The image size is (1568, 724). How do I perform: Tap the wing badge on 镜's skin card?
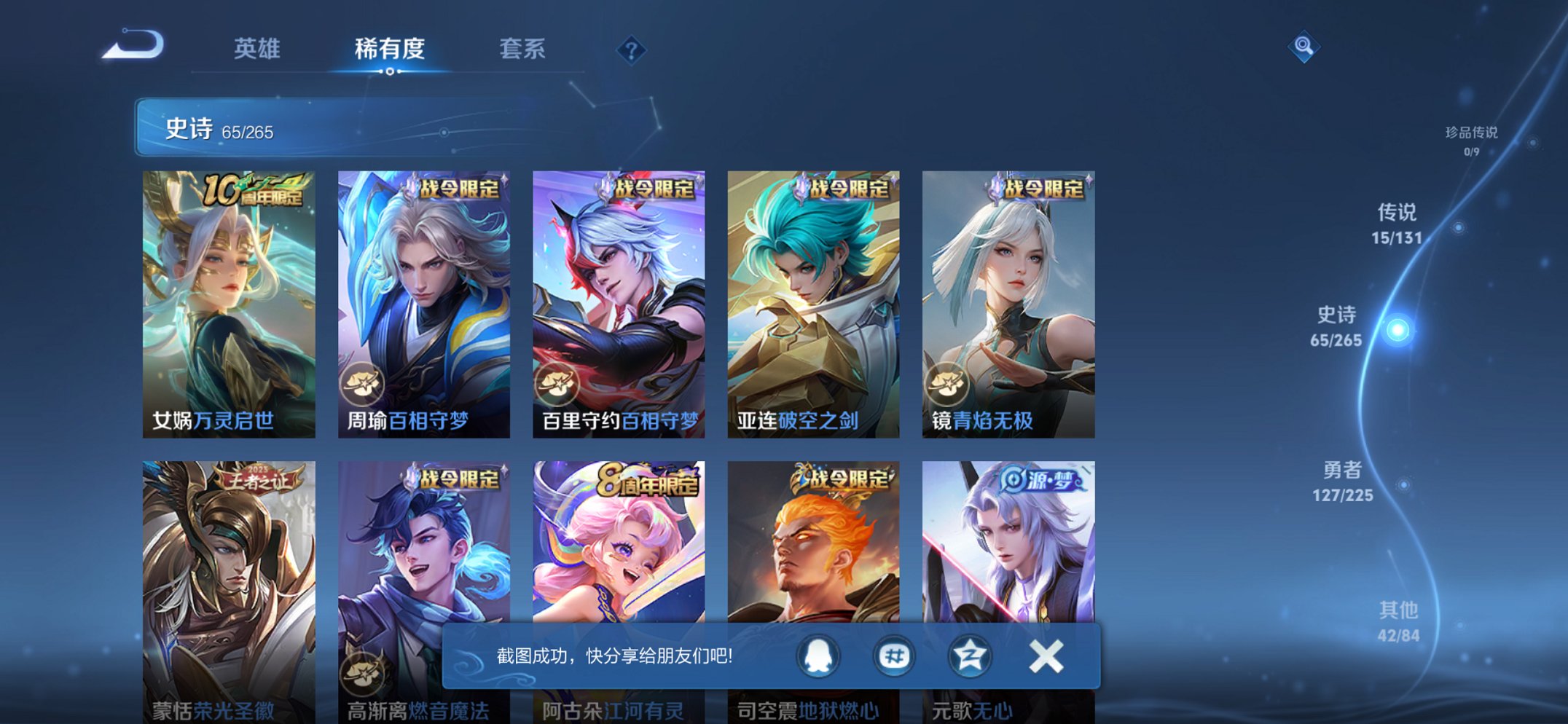[x=949, y=384]
